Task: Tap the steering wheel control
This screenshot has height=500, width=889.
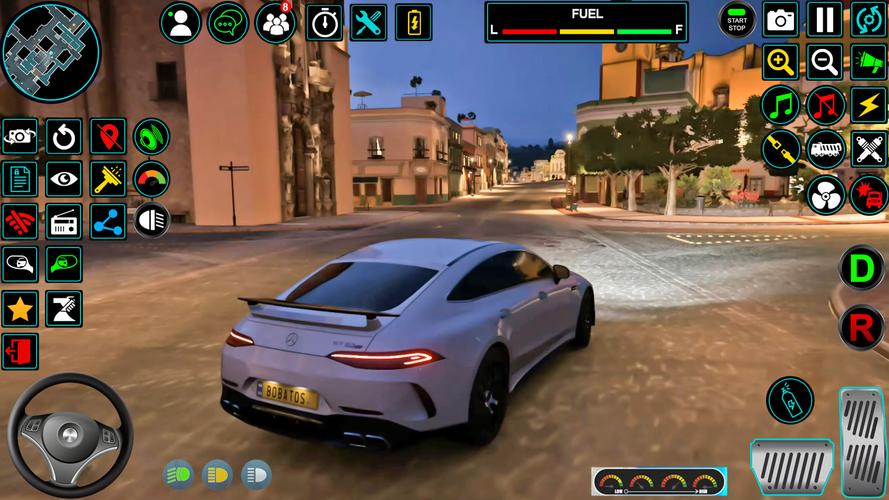Action: pyautogui.click(x=69, y=435)
